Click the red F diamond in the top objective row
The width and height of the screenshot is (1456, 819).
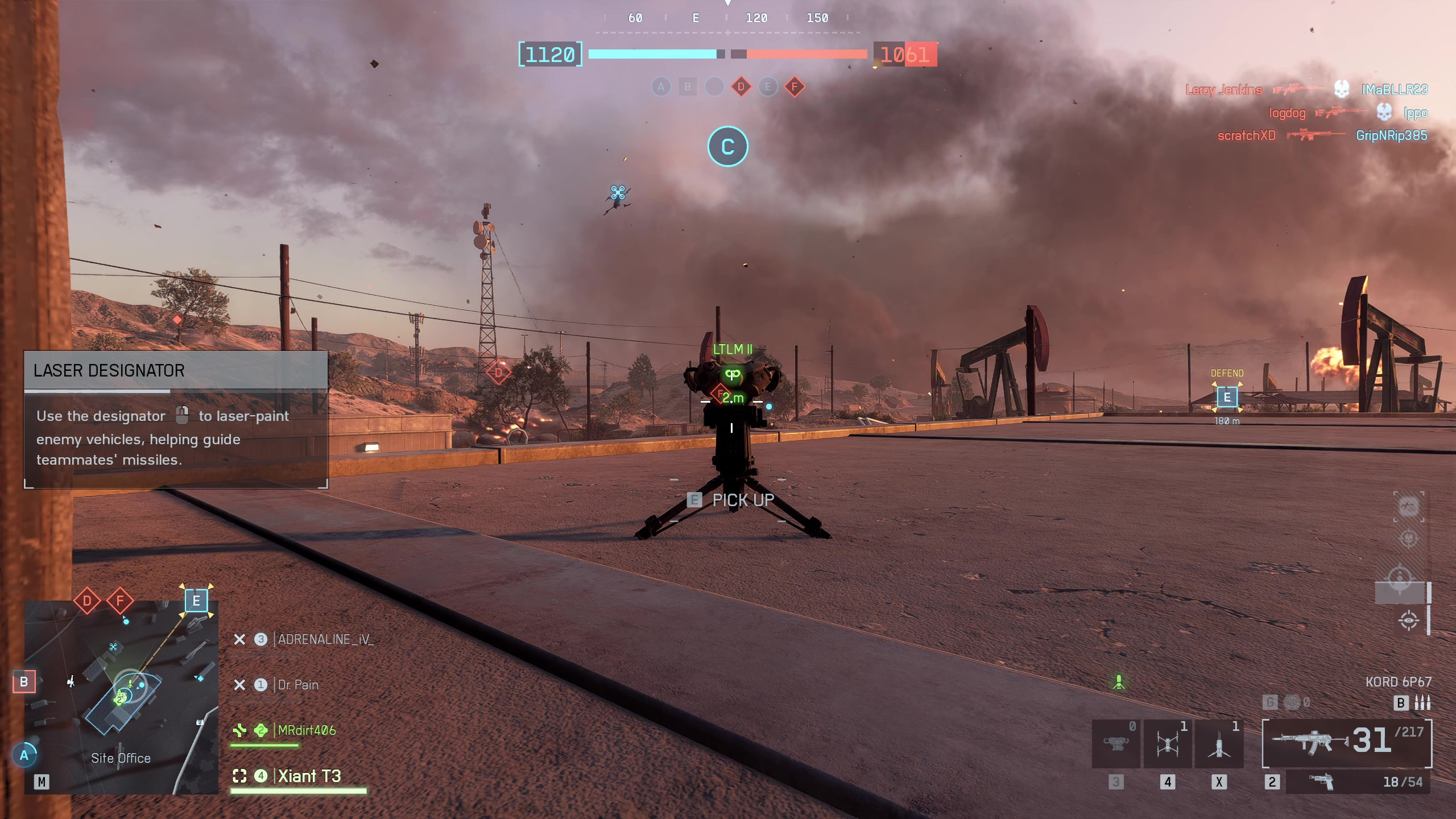[795, 87]
